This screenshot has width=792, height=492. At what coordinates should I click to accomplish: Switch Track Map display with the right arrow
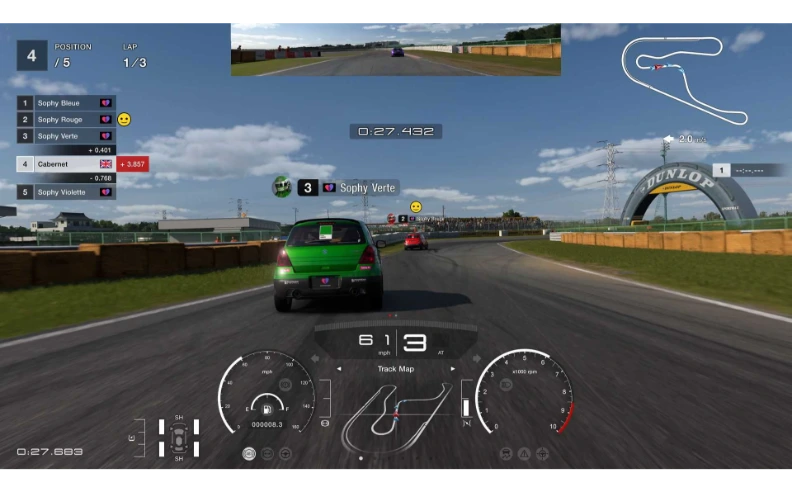point(453,369)
